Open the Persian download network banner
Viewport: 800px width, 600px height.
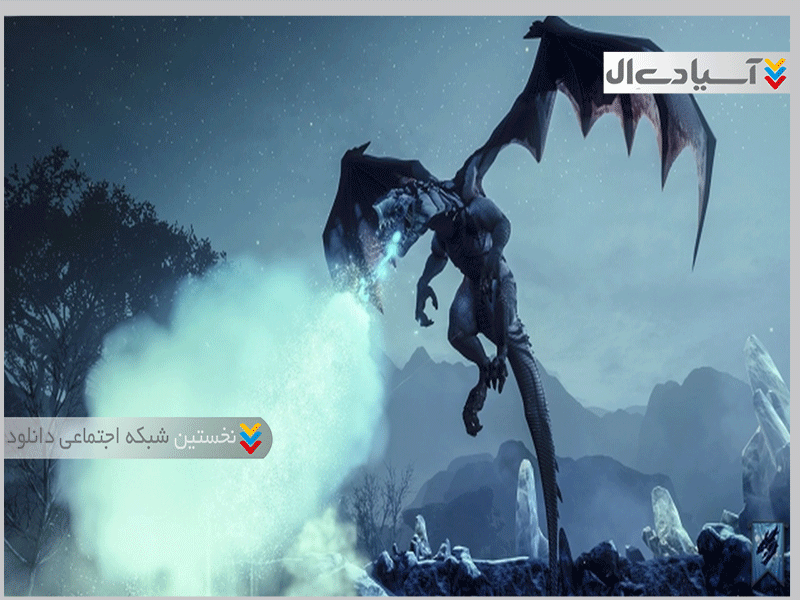[x=137, y=438]
